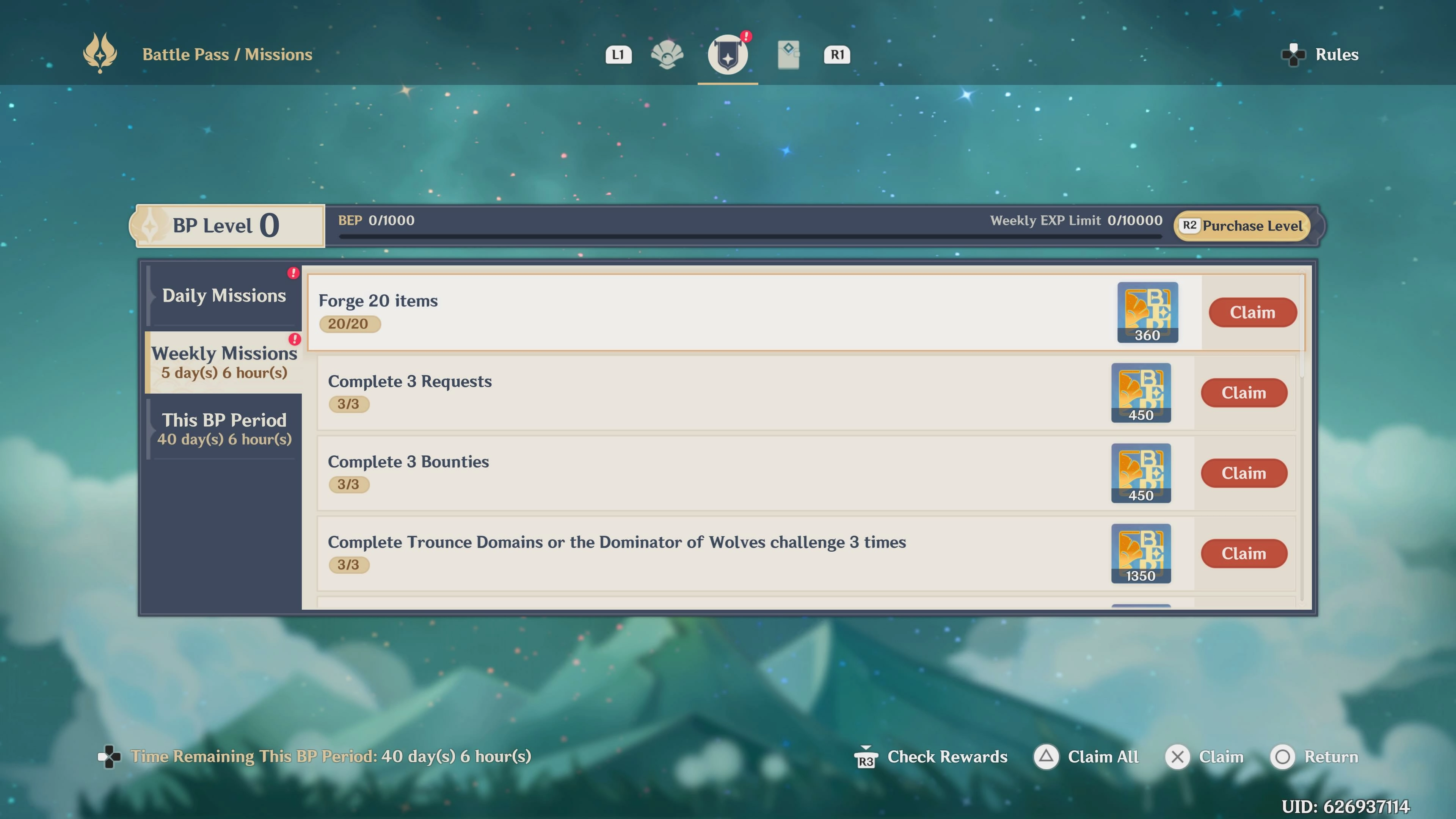
Task: Open the card events tab icon
Action: 788,55
